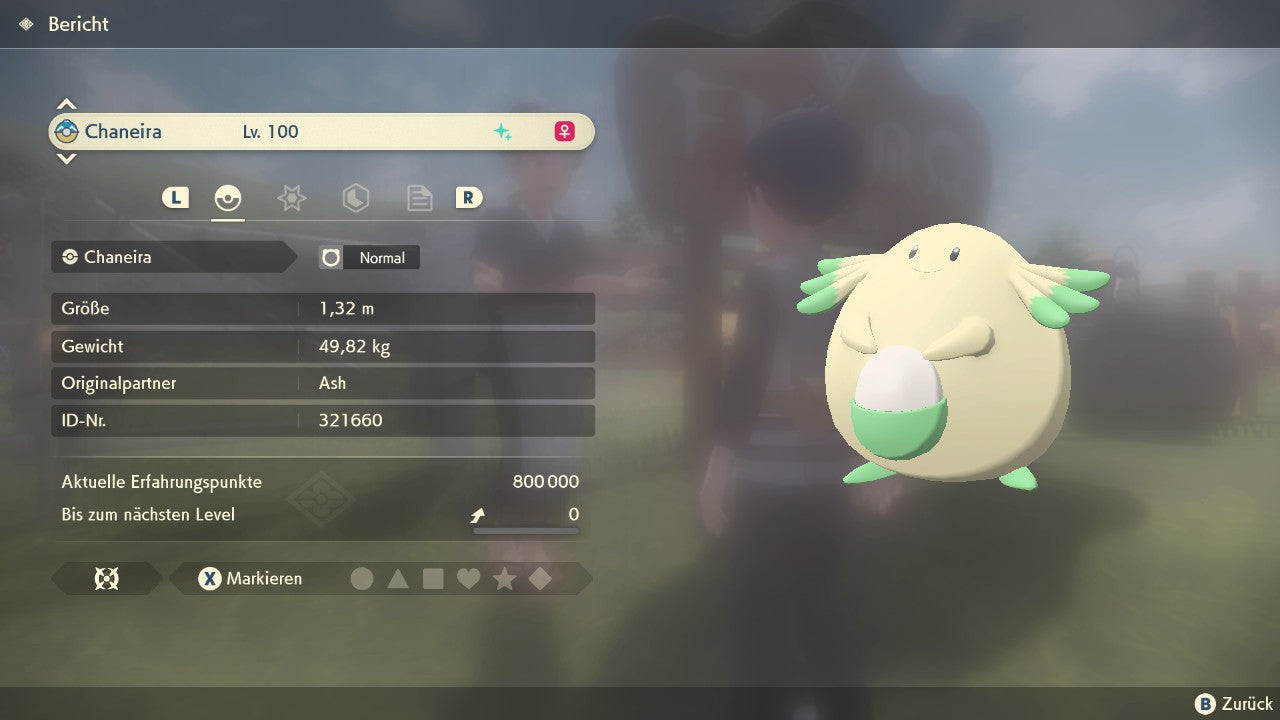Viewport: 1280px width, 720px height.
Task: Open the hexagon shield tab
Action: pos(355,198)
